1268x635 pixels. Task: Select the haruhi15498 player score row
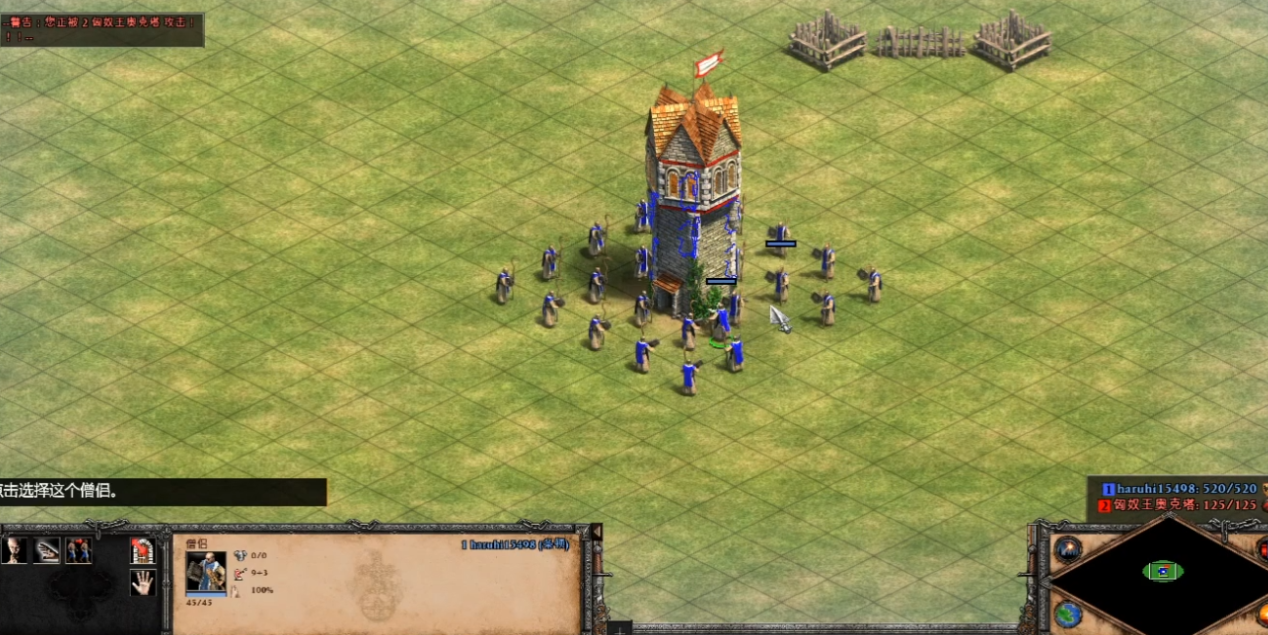tap(1180, 489)
